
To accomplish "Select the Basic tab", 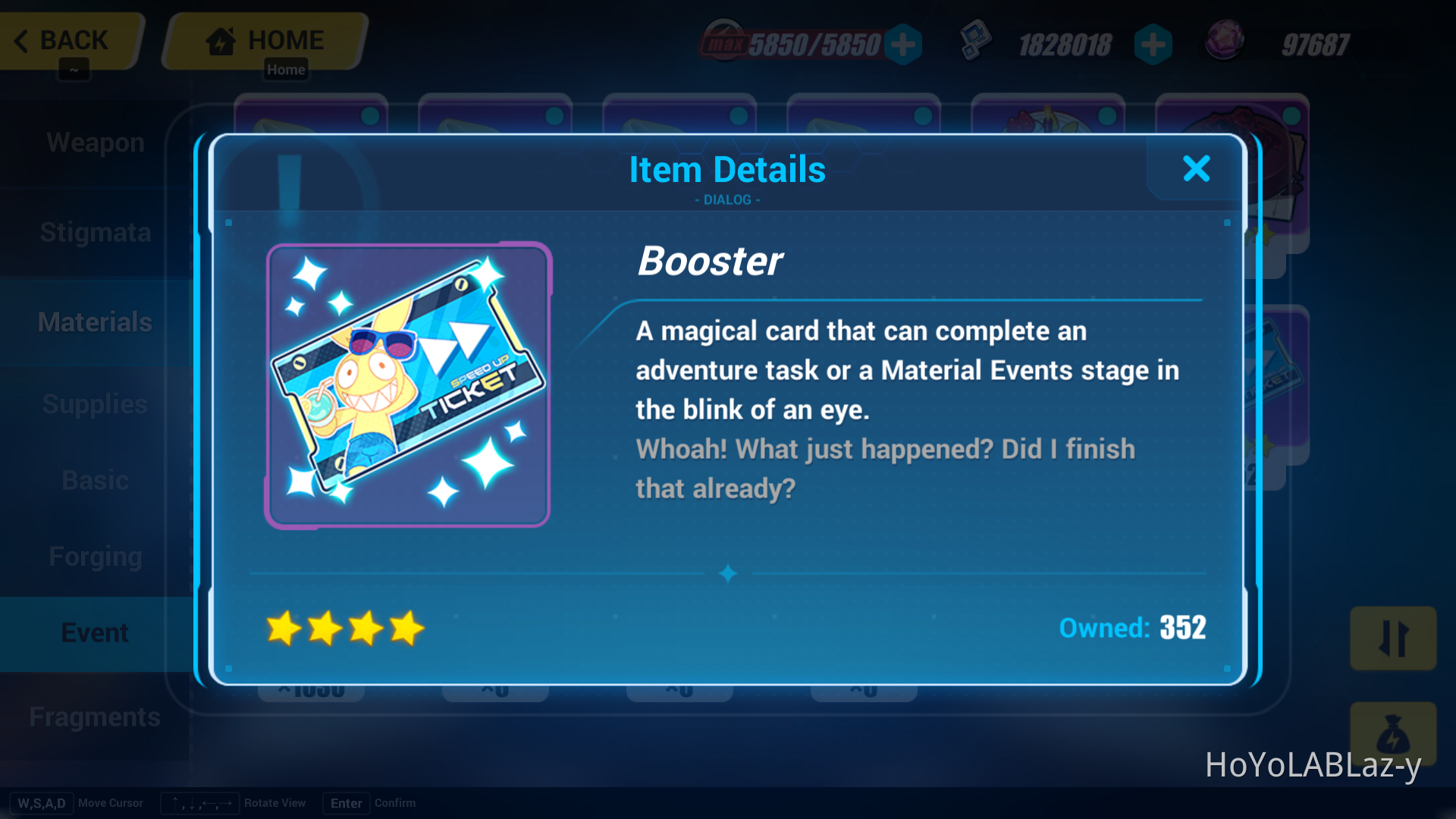I will point(96,480).
